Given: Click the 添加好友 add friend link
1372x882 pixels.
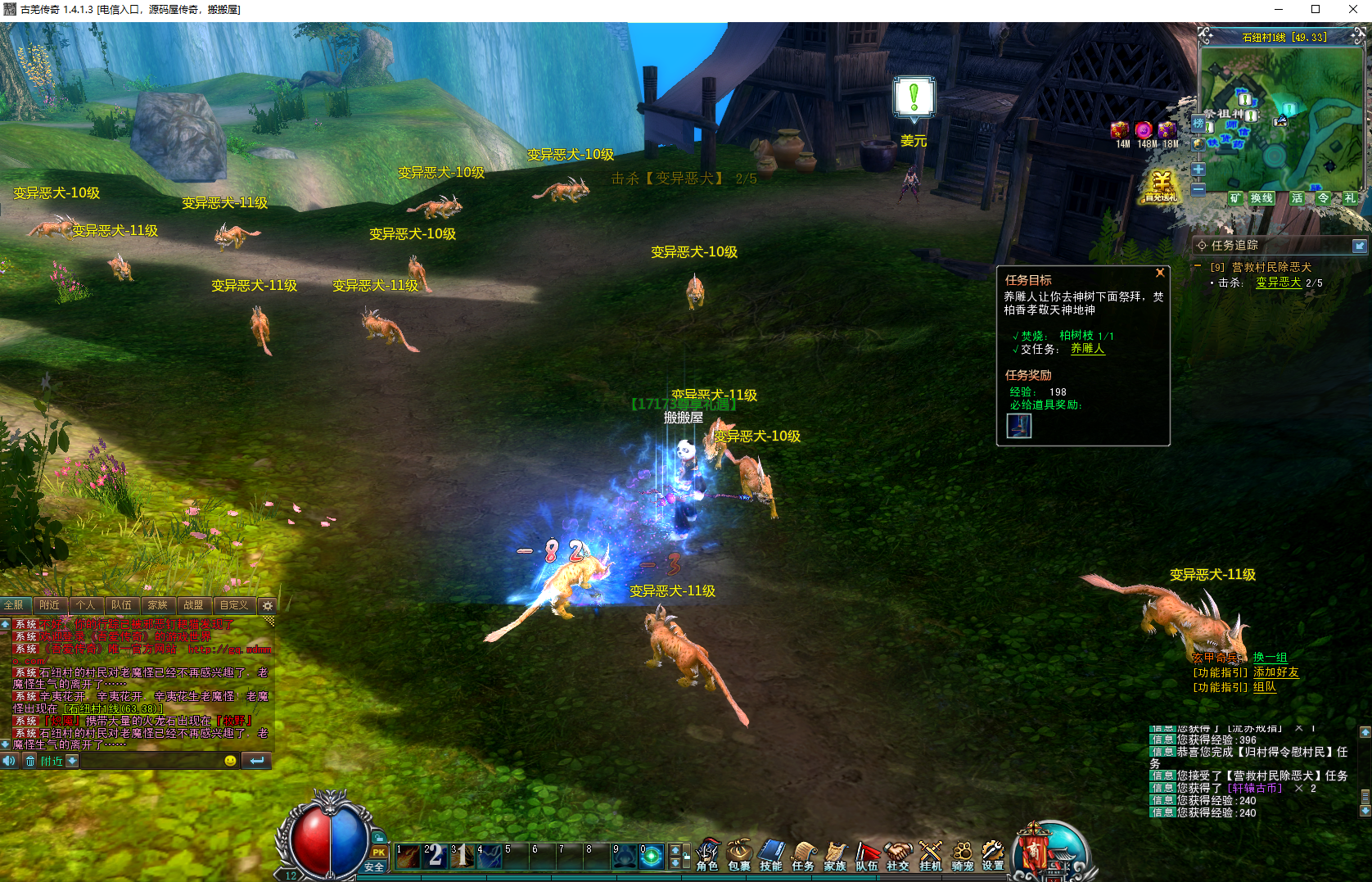Looking at the screenshot, I should click(1275, 672).
